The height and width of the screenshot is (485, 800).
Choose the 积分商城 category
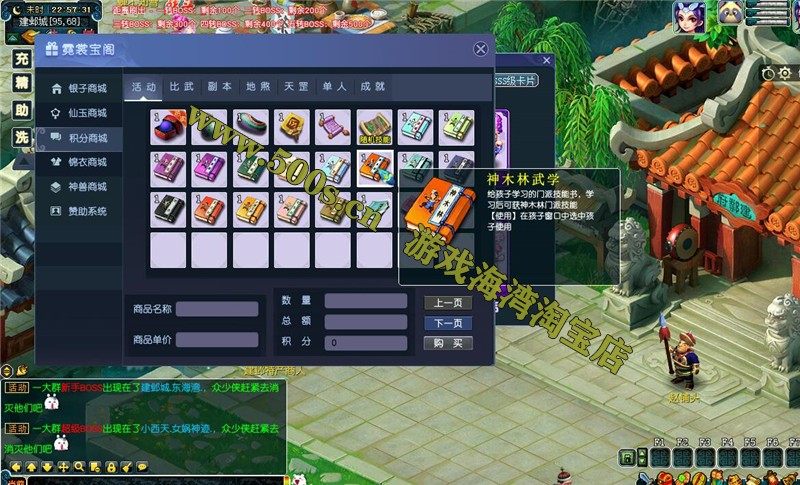[x=86, y=138]
